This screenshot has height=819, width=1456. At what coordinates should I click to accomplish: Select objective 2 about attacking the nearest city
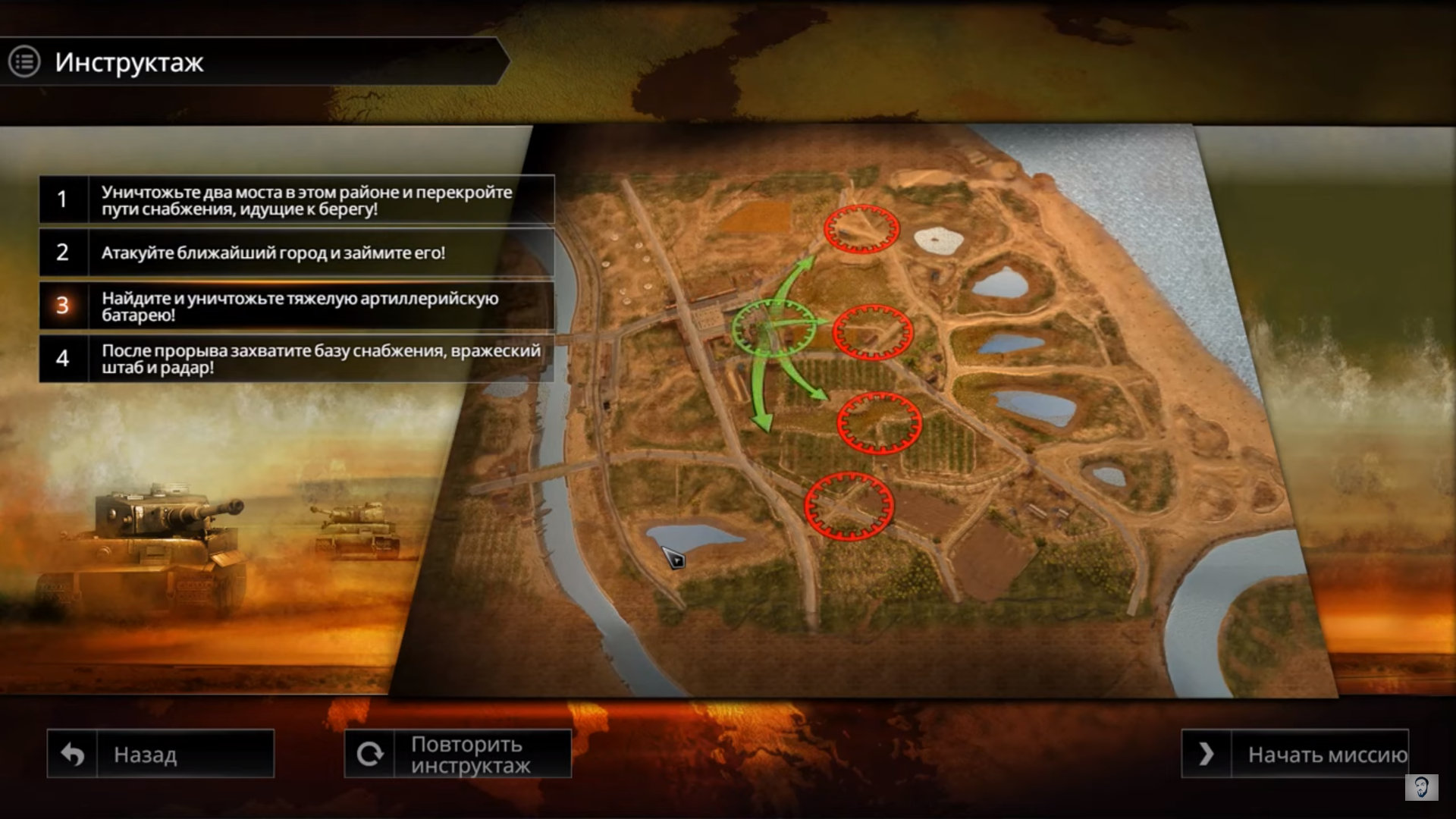[297, 253]
